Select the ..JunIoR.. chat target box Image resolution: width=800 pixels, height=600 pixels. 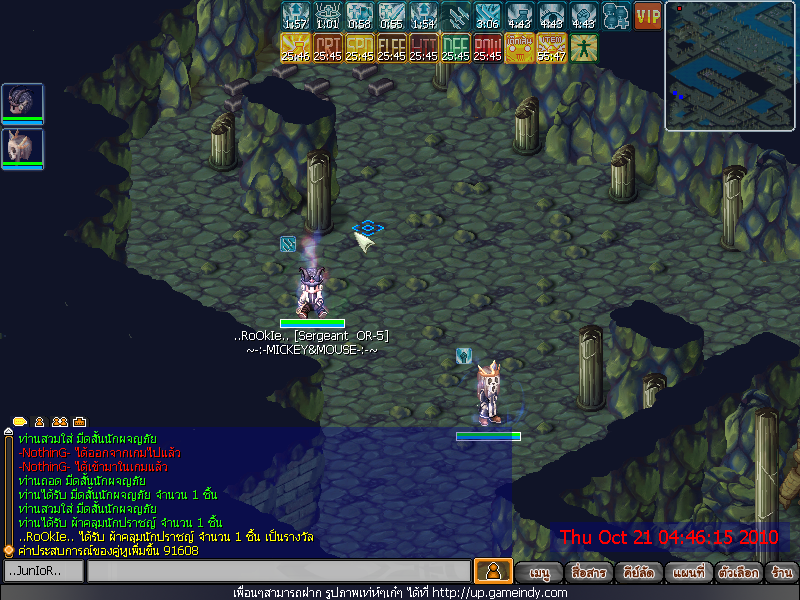coord(43,571)
